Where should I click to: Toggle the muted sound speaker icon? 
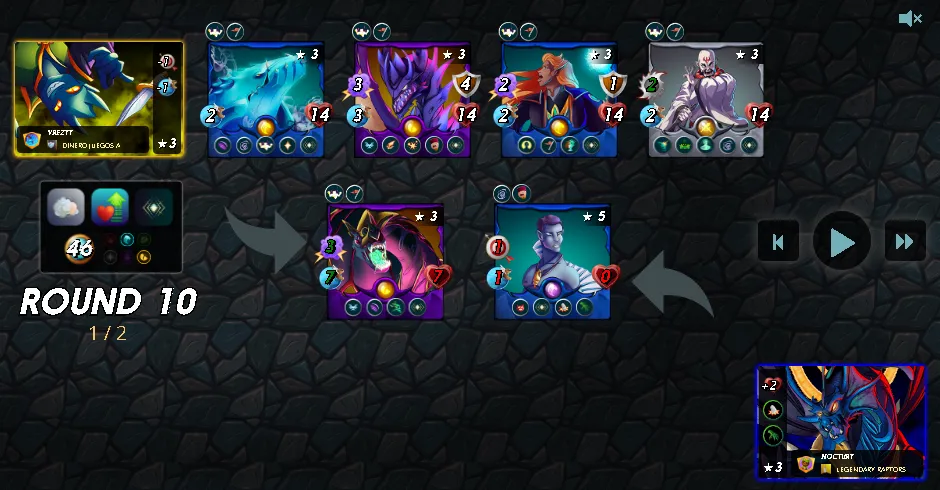coord(909,19)
